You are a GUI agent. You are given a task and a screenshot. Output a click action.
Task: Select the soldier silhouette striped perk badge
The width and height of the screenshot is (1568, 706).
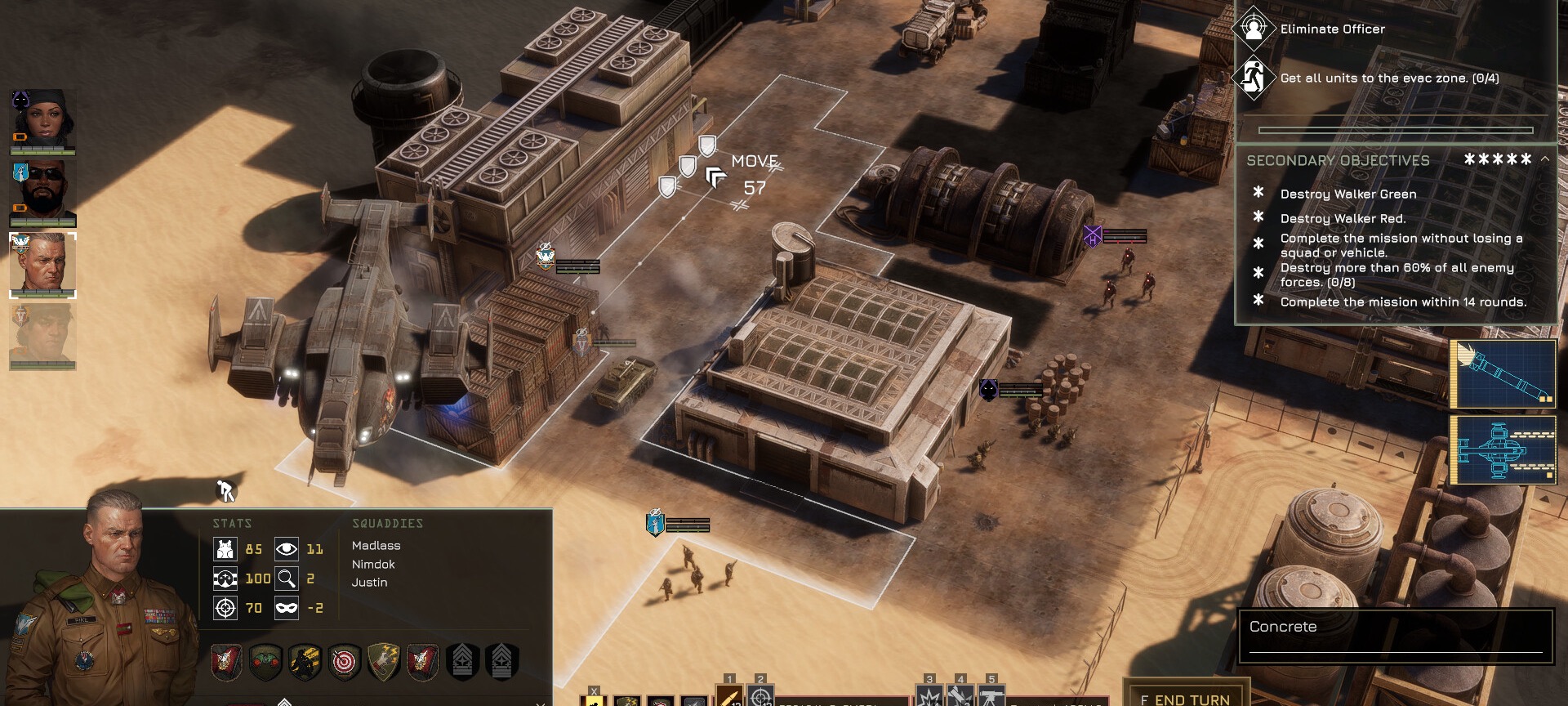pos(305,662)
